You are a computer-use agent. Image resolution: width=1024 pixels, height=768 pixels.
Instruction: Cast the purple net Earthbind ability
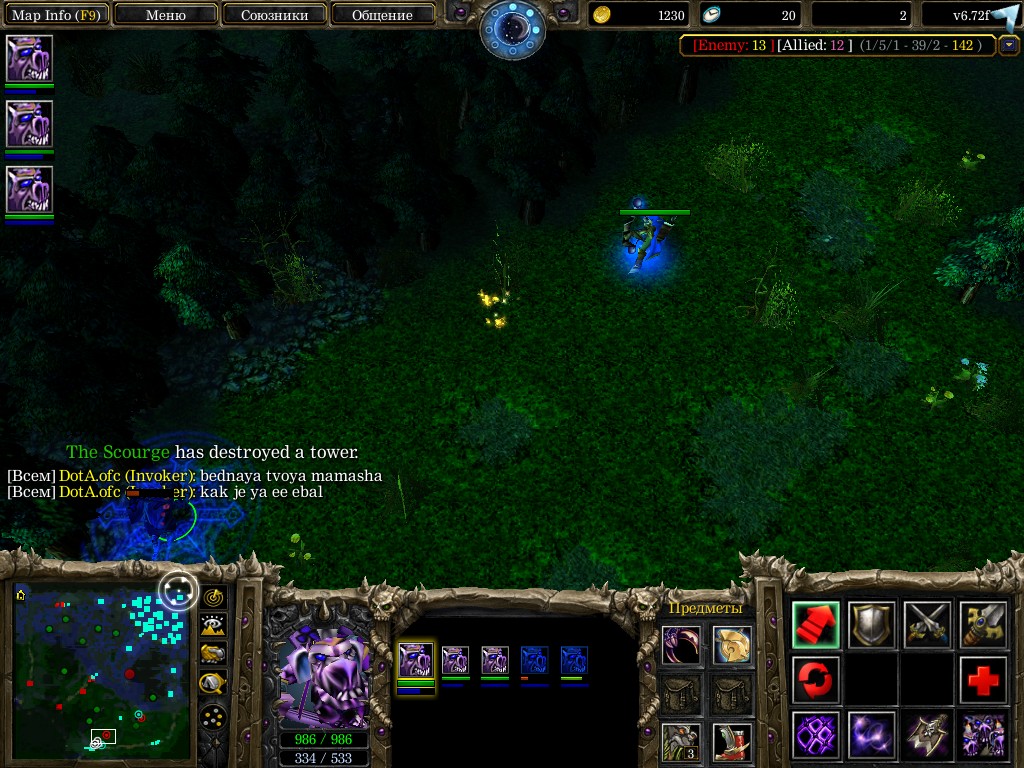(816, 735)
